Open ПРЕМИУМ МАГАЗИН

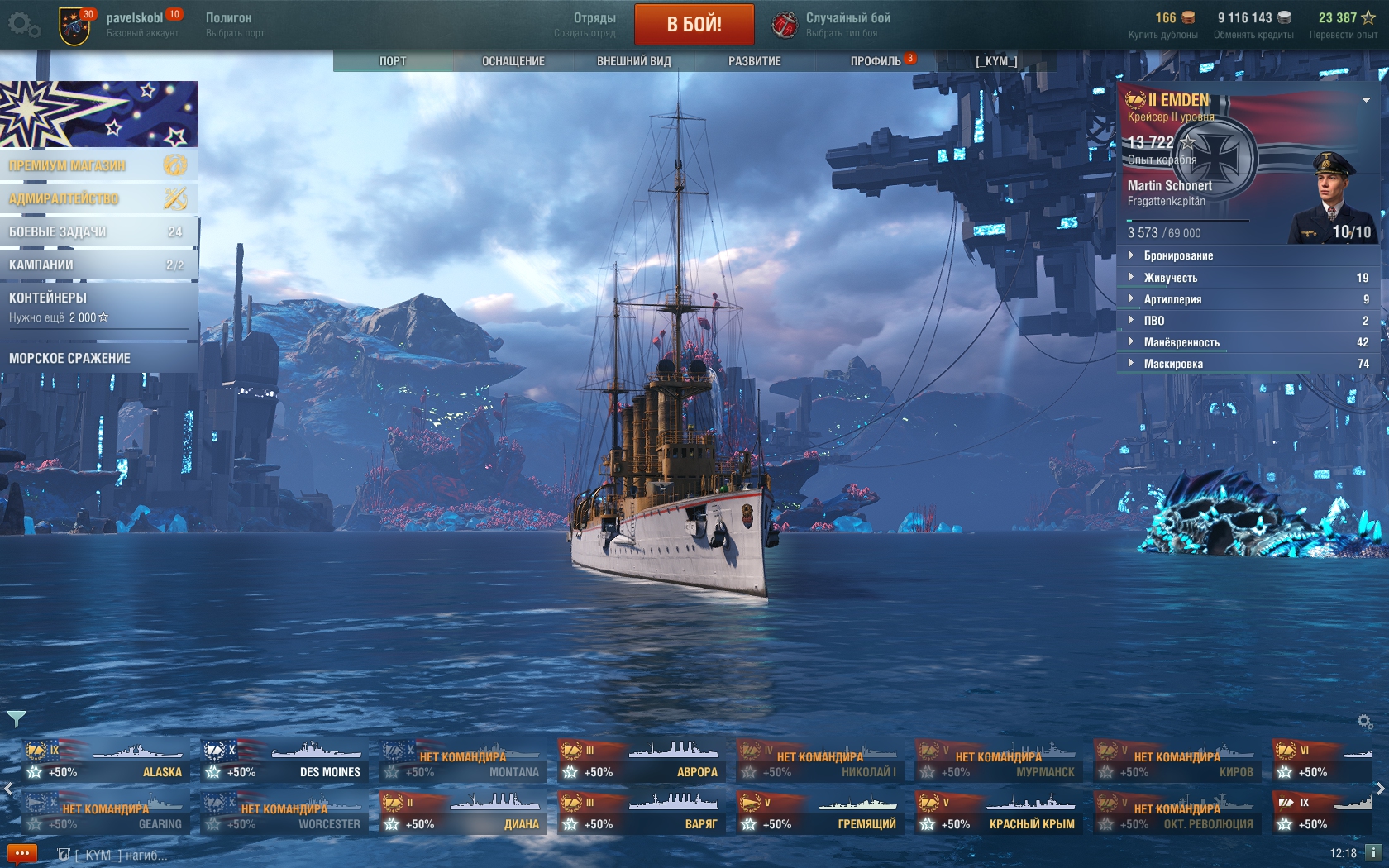pos(98,165)
